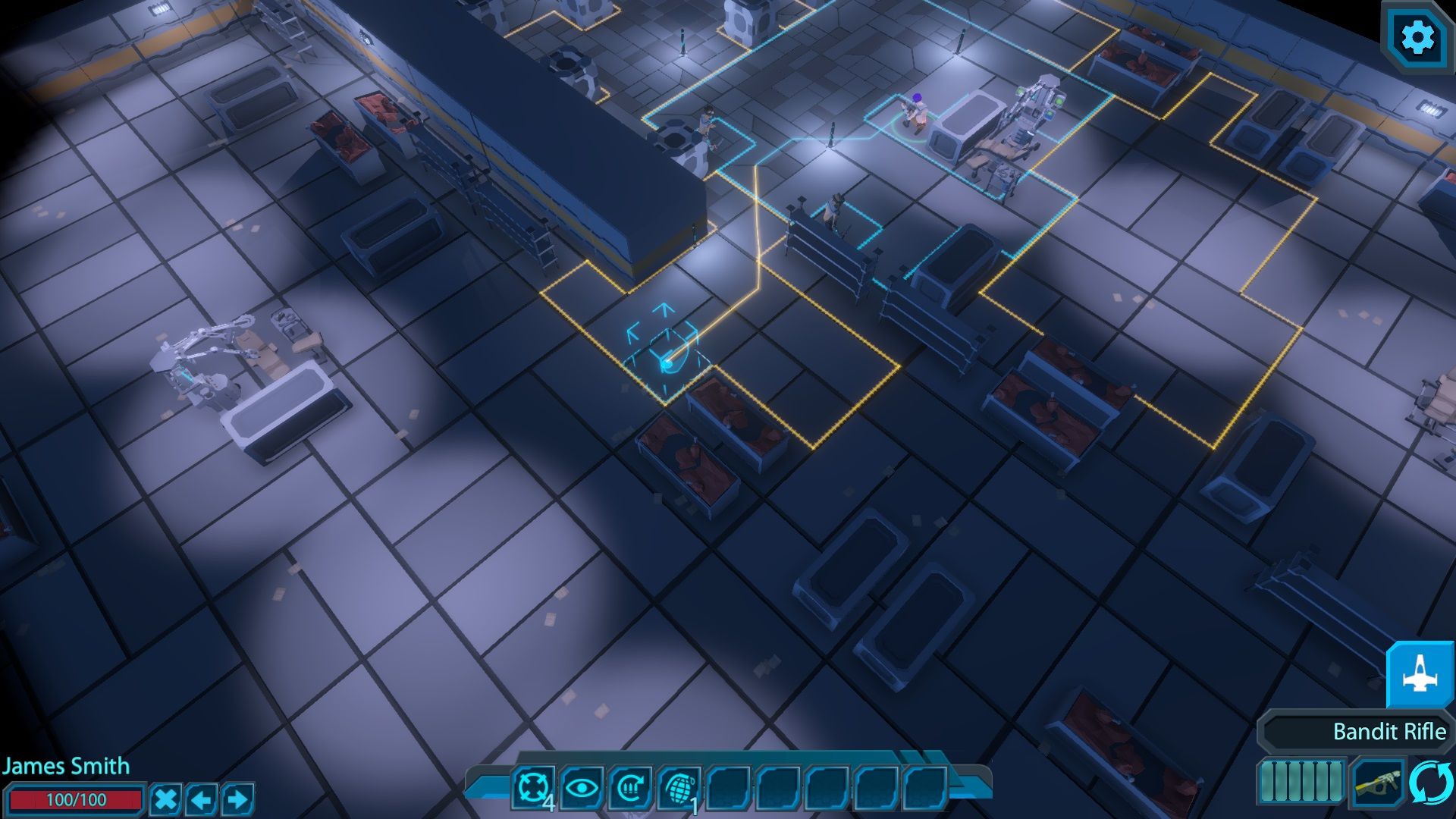The width and height of the screenshot is (1456, 819).
Task: Switch to previous unit with left arrow
Action: pos(202,799)
